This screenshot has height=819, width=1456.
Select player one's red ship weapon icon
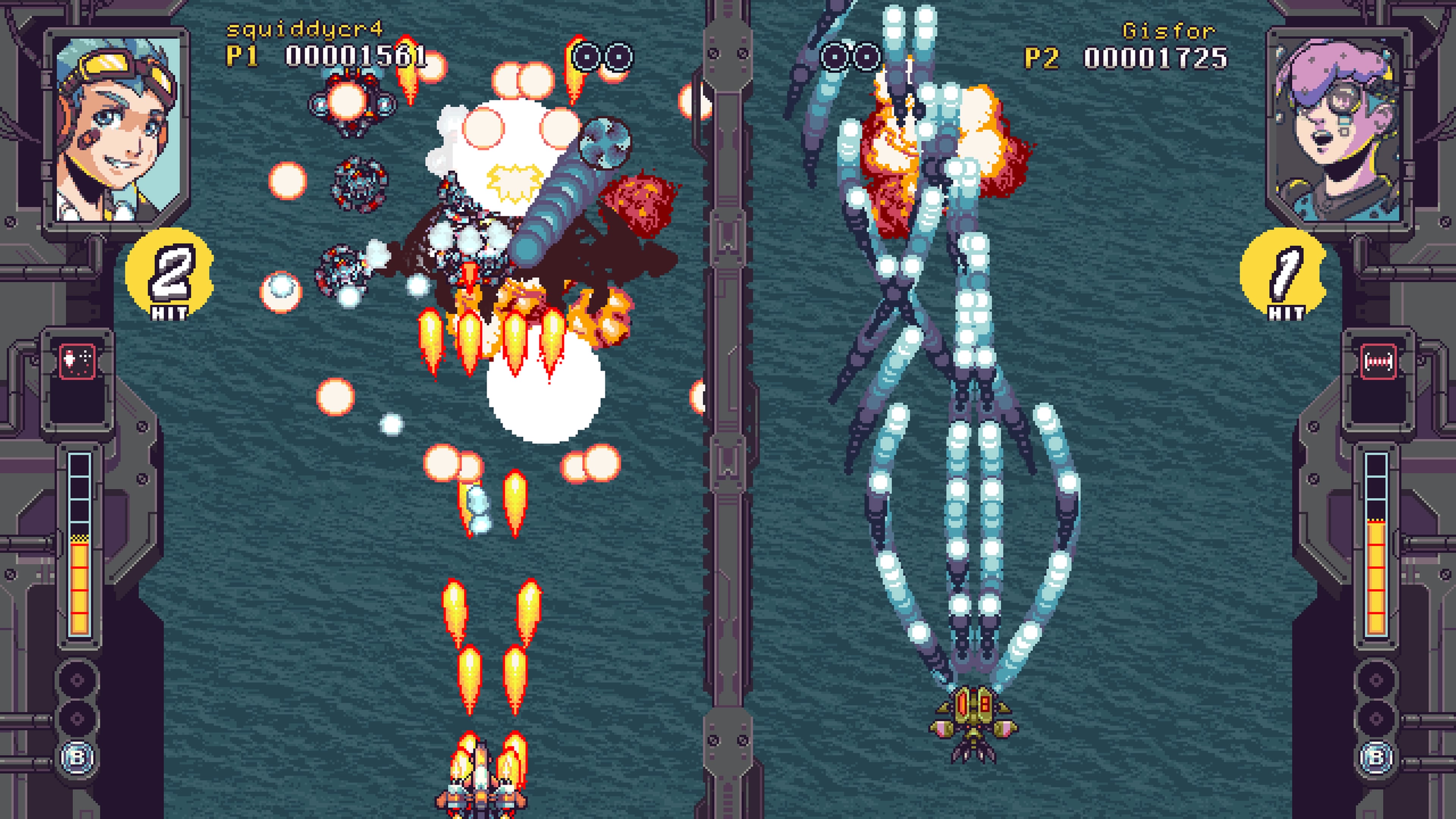[x=77, y=361]
